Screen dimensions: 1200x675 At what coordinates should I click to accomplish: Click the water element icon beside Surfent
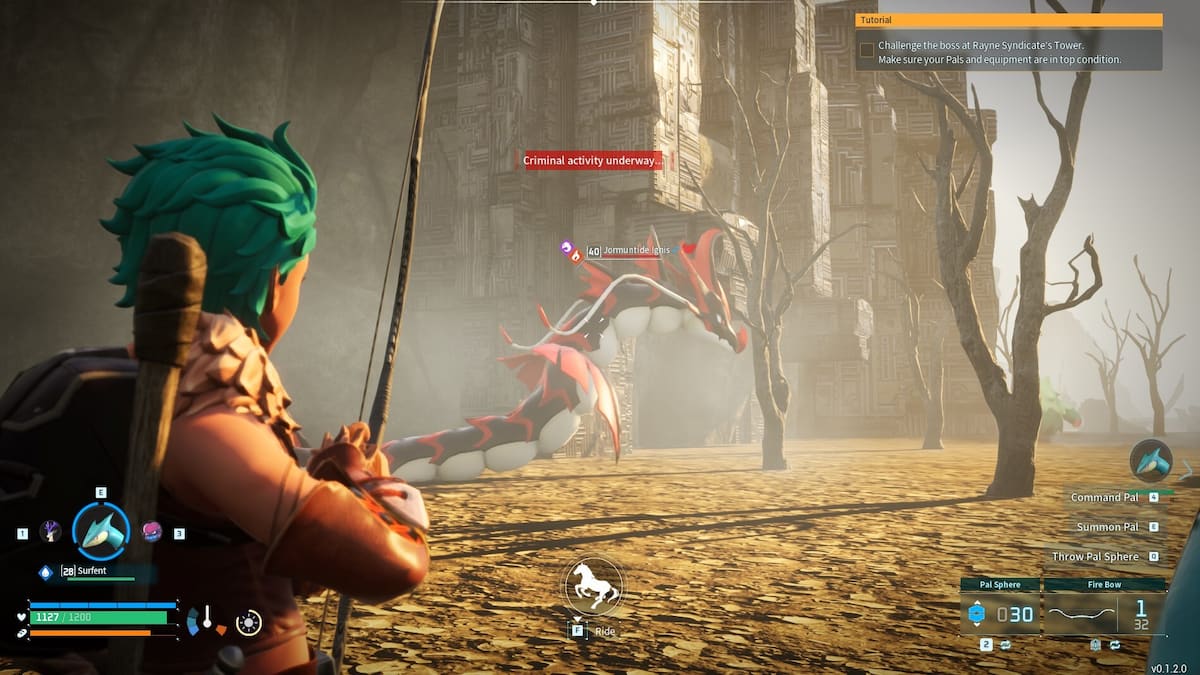45,572
